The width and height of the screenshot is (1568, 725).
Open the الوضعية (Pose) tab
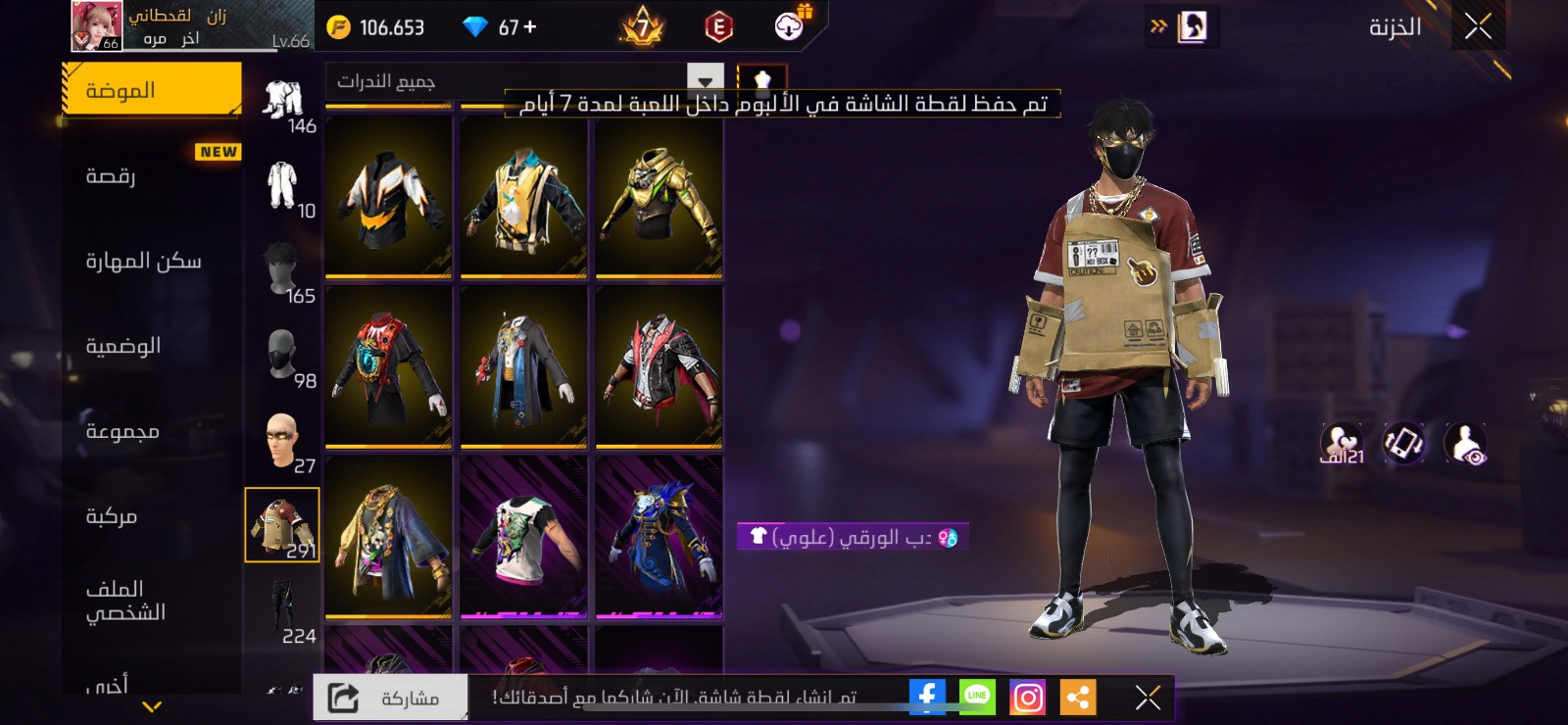click(152, 346)
